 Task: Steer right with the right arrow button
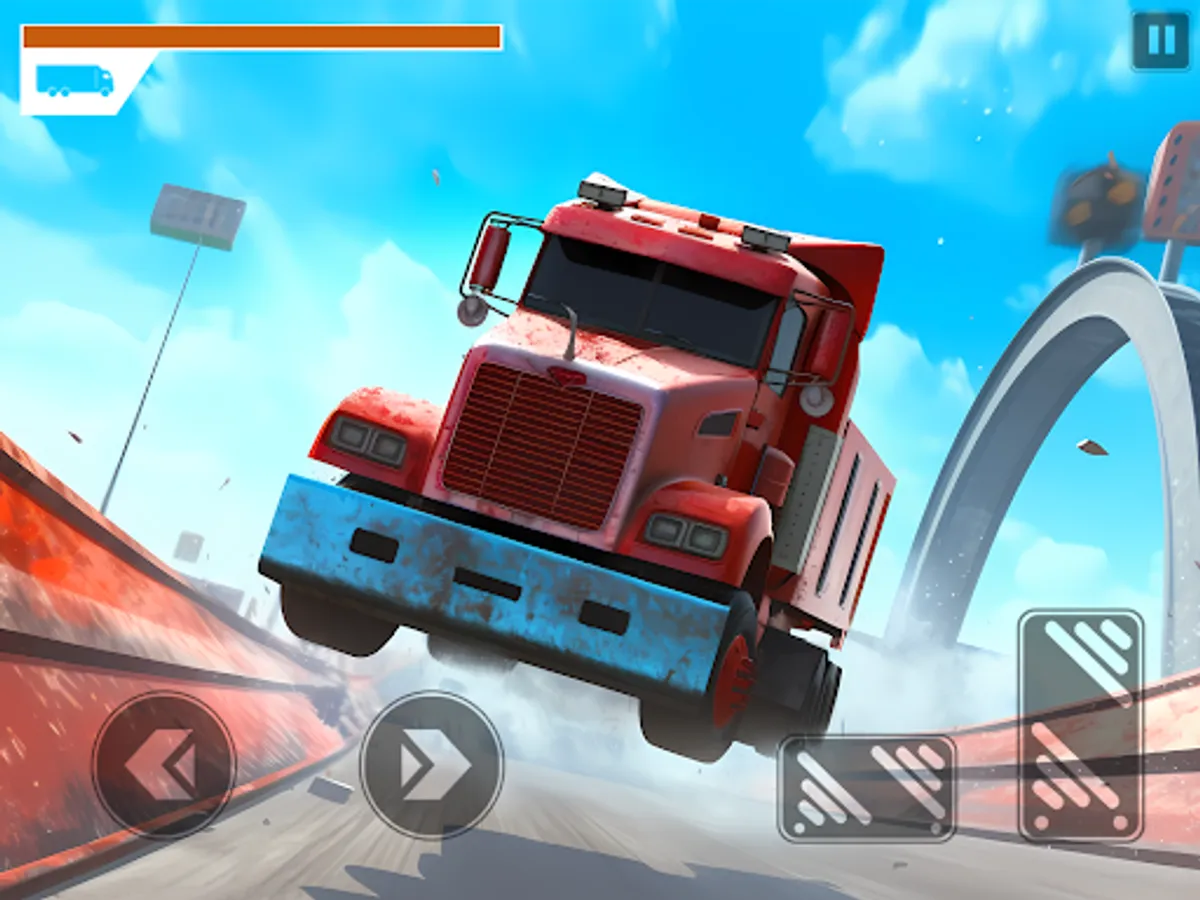click(x=431, y=765)
